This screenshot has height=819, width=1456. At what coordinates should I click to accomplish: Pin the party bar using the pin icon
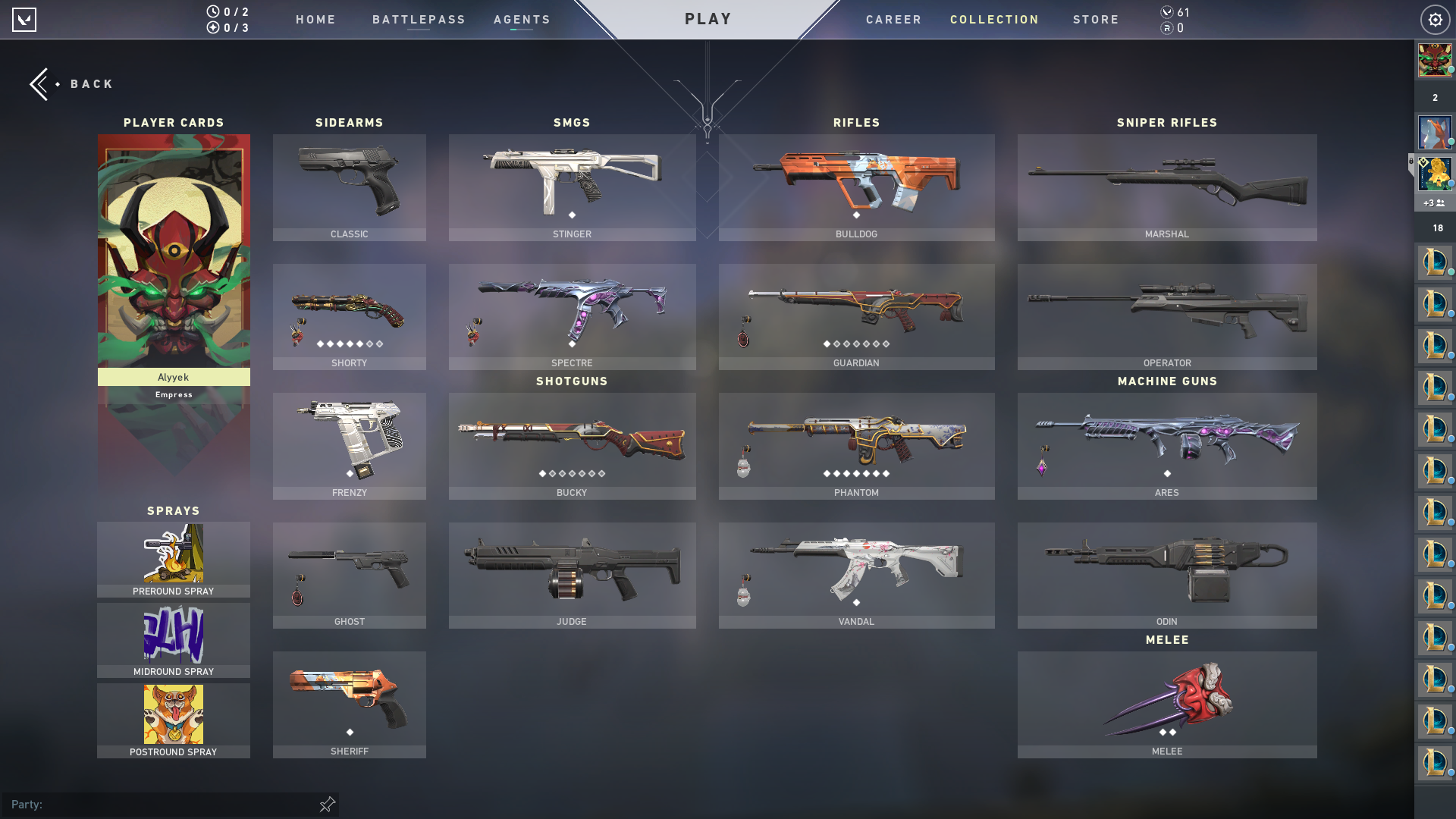(326, 804)
